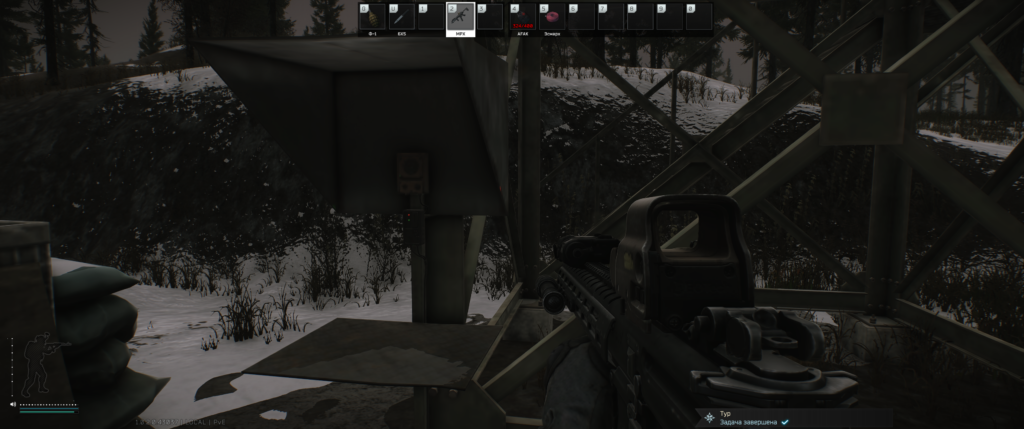Use the AFAK medkit slot
This screenshot has width=1024, height=429.
[522, 17]
